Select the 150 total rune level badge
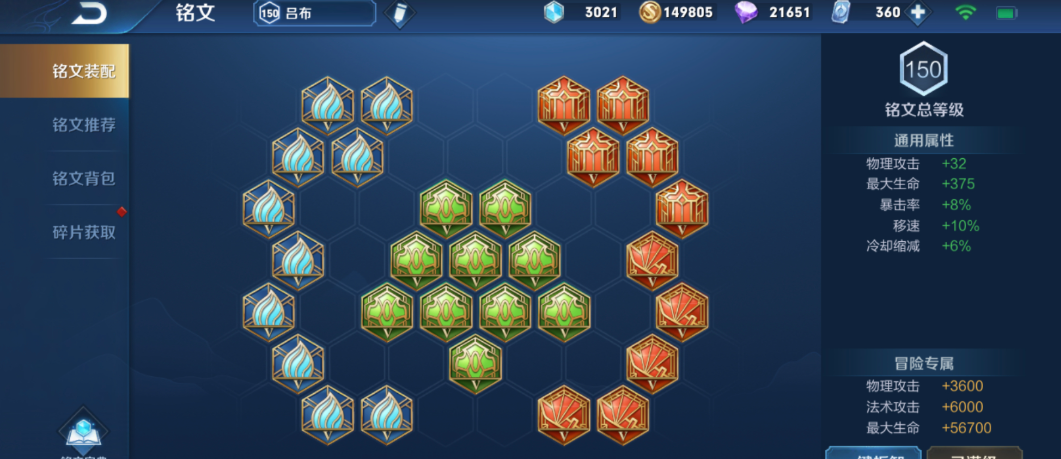This screenshot has height=459, width=1061. 922,69
